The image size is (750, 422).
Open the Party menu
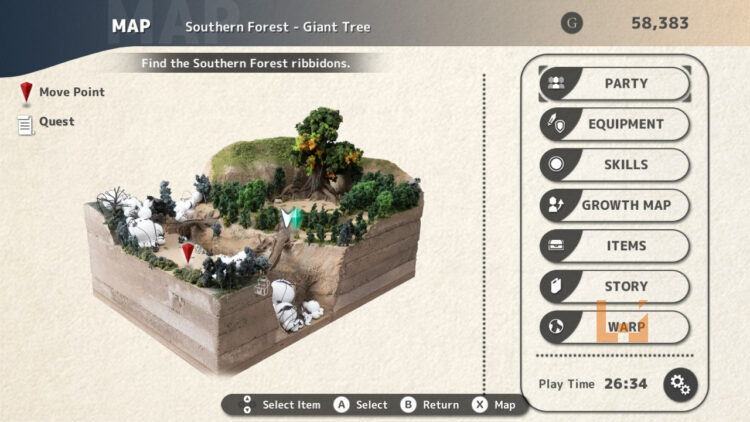click(x=615, y=84)
